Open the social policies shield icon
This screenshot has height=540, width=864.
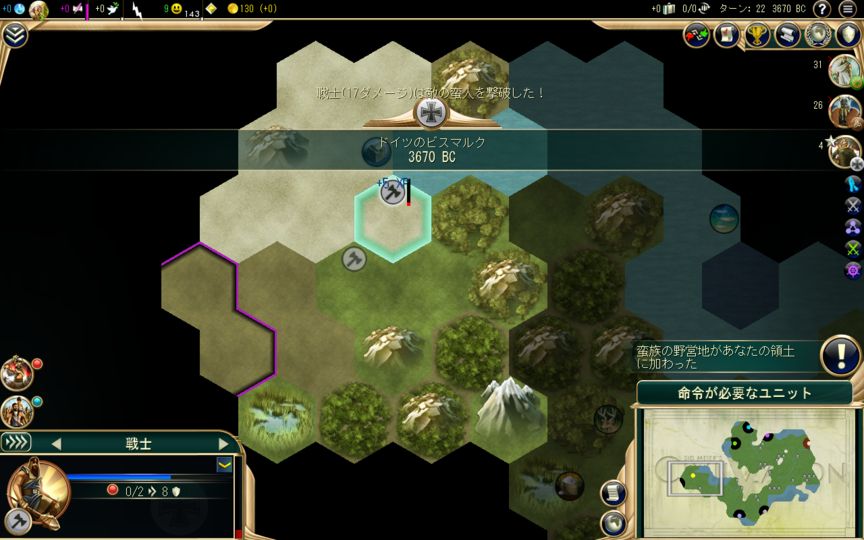click(848, 35)
